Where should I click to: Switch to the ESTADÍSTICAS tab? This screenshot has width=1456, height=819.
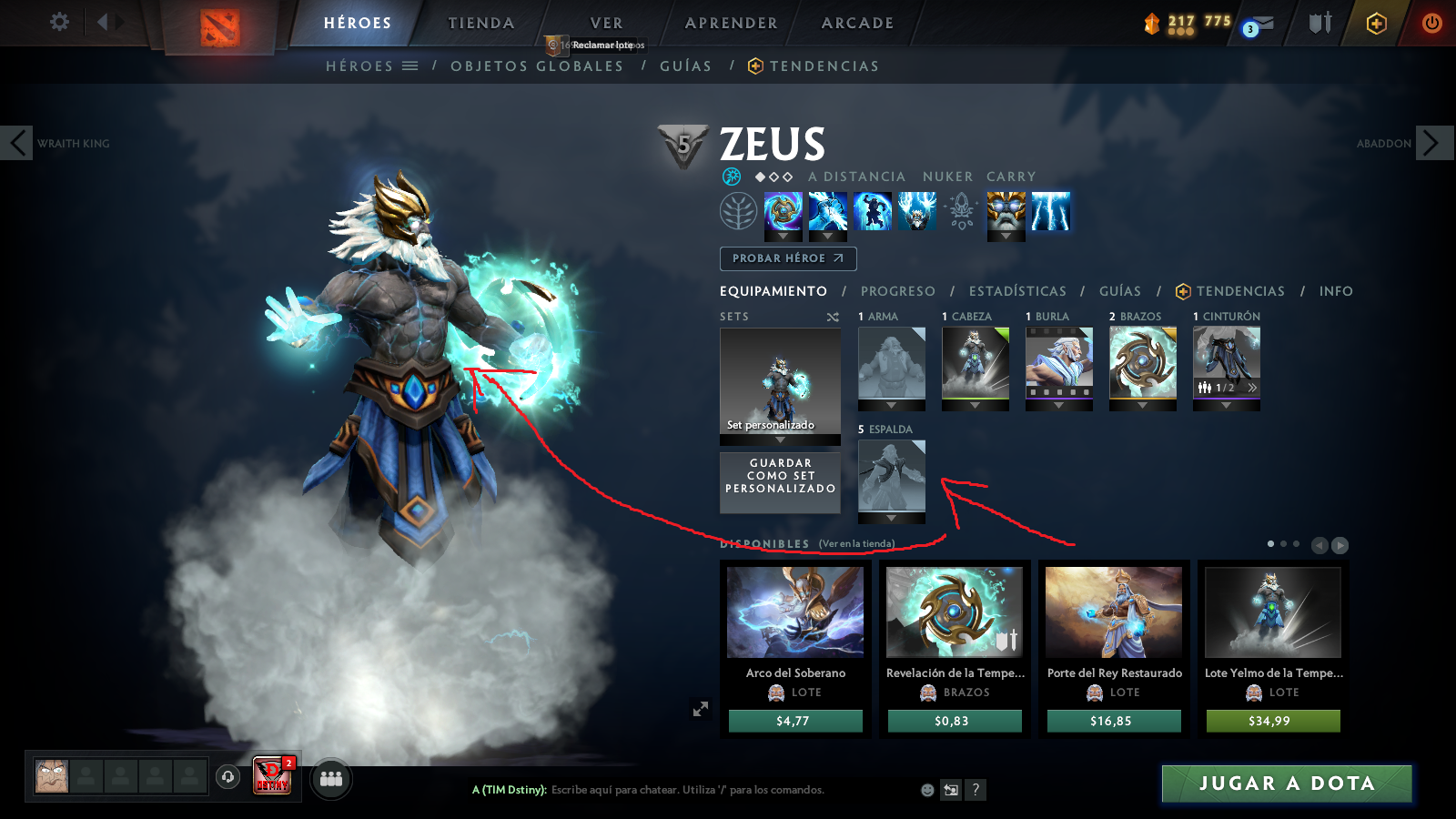pos(1016,291)
